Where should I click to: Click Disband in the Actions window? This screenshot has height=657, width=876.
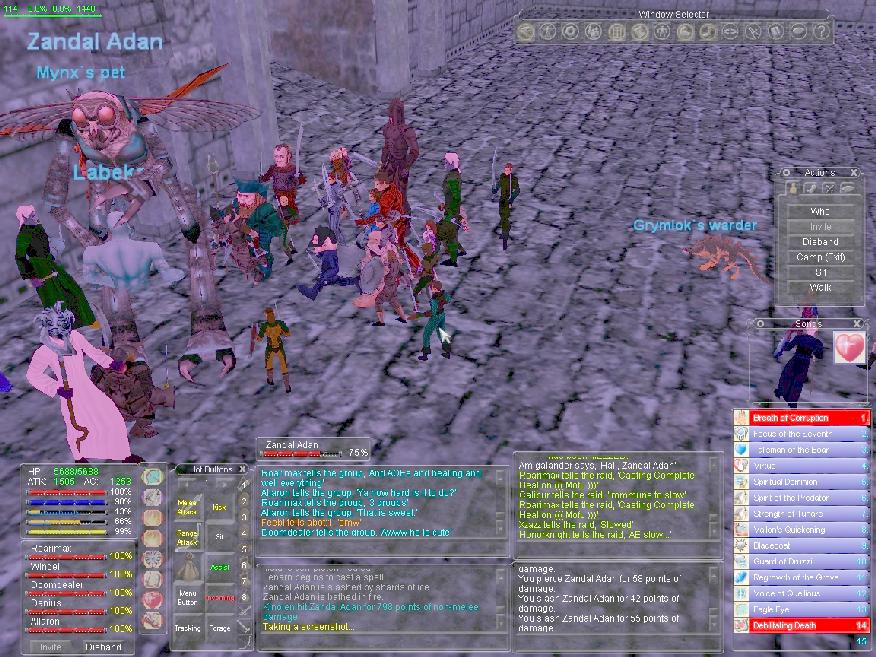pyautogui.click(x=820, y=242)
